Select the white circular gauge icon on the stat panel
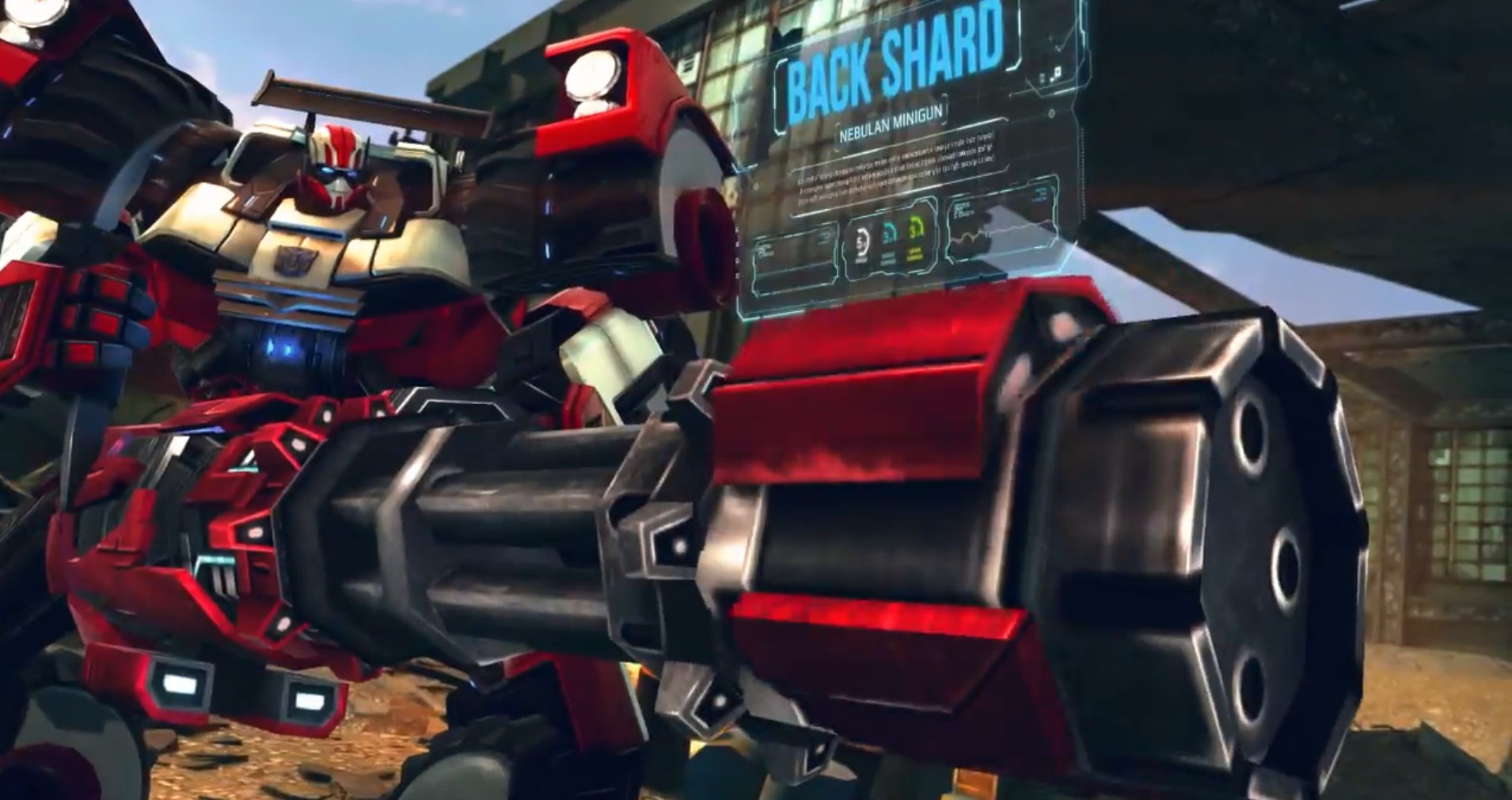Screen dimensions: 1512x800 point(861,241)
